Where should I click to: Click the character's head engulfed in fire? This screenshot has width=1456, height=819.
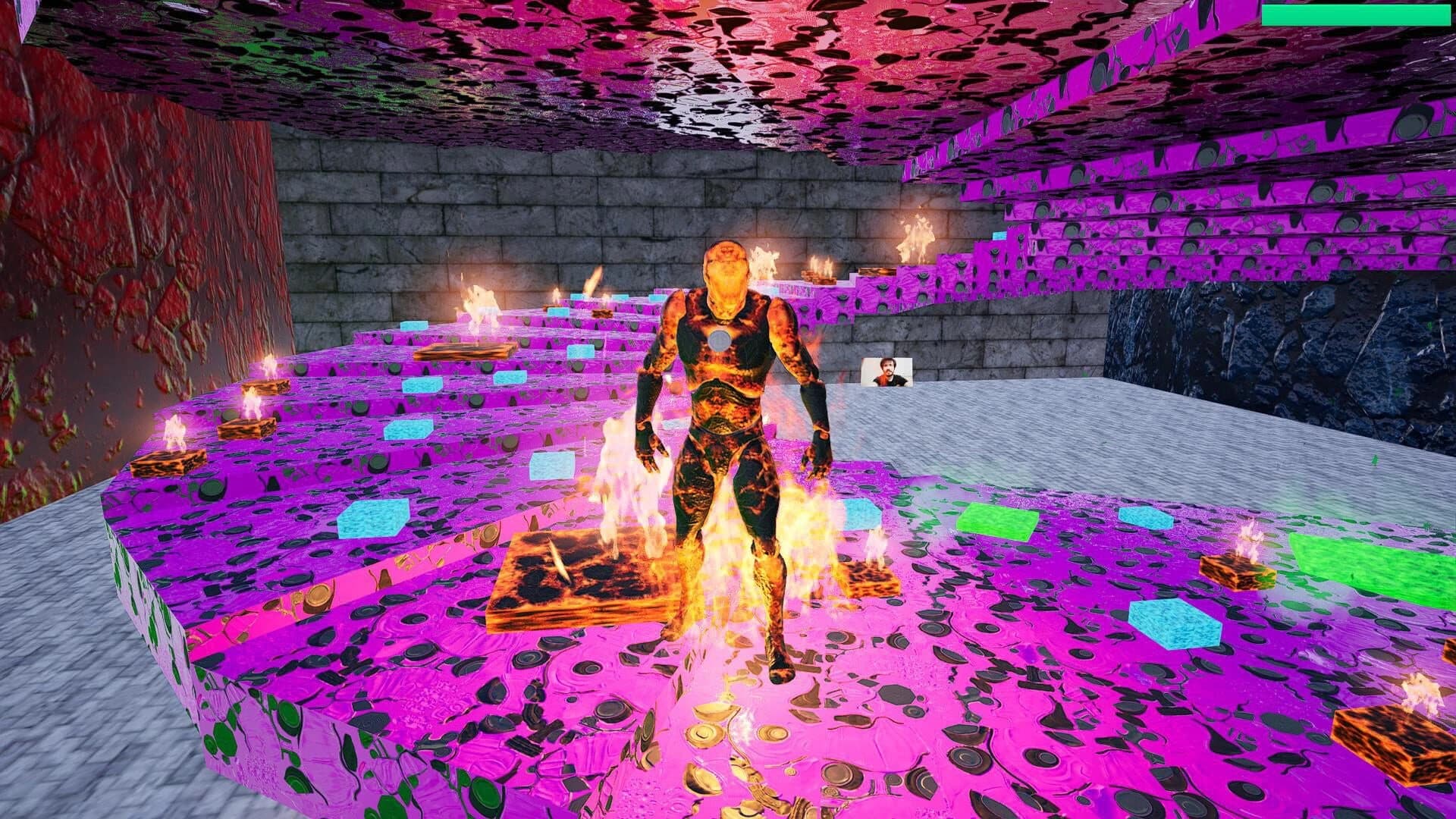tap(726, 265)
